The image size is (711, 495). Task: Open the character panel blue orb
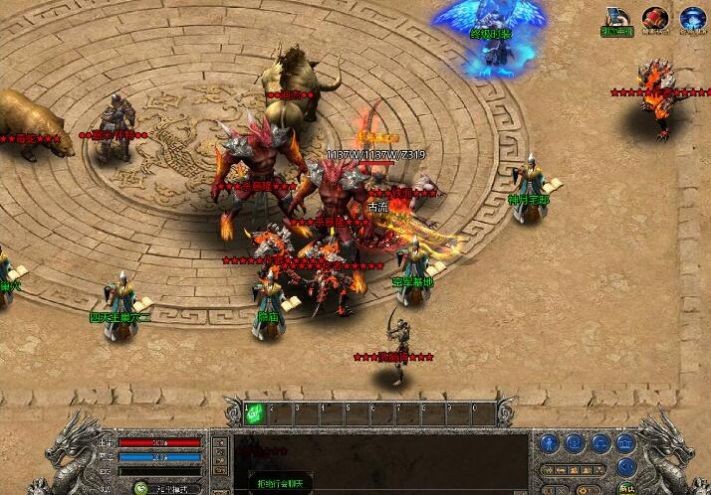pyautogui.click(x=549, y=443)
